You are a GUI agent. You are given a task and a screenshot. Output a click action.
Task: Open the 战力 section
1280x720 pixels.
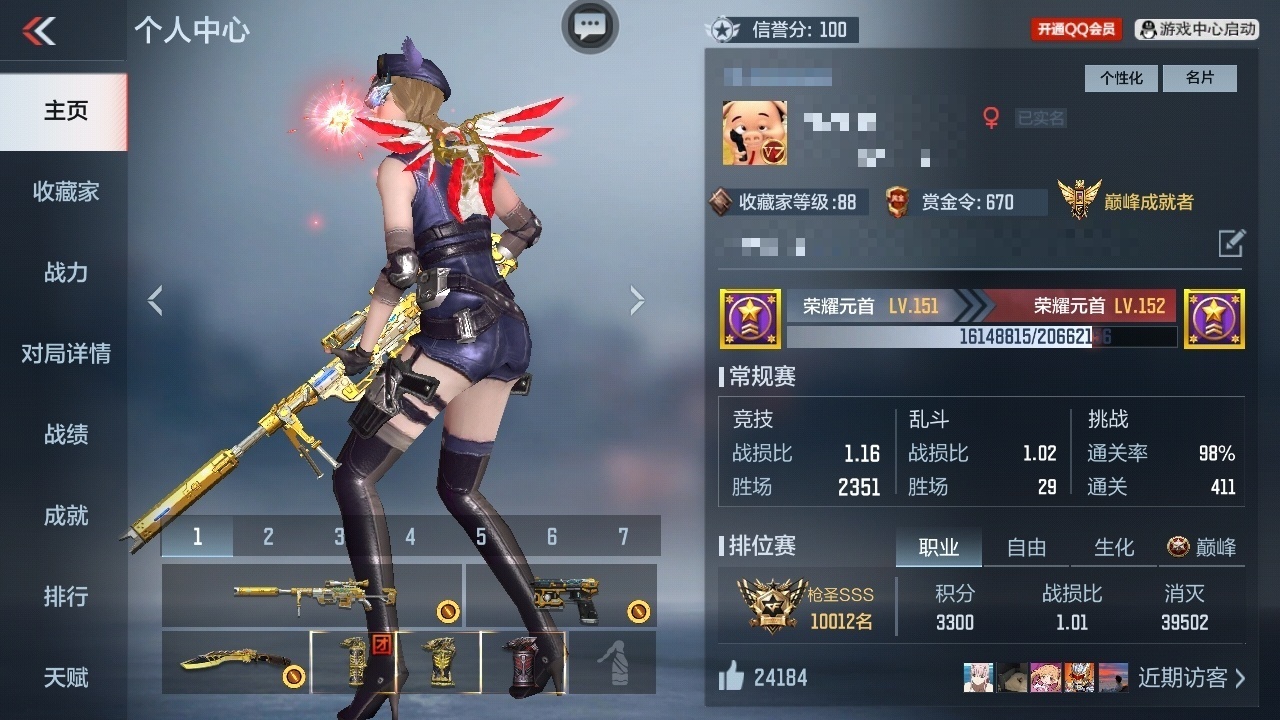click(x=65, y=272)
